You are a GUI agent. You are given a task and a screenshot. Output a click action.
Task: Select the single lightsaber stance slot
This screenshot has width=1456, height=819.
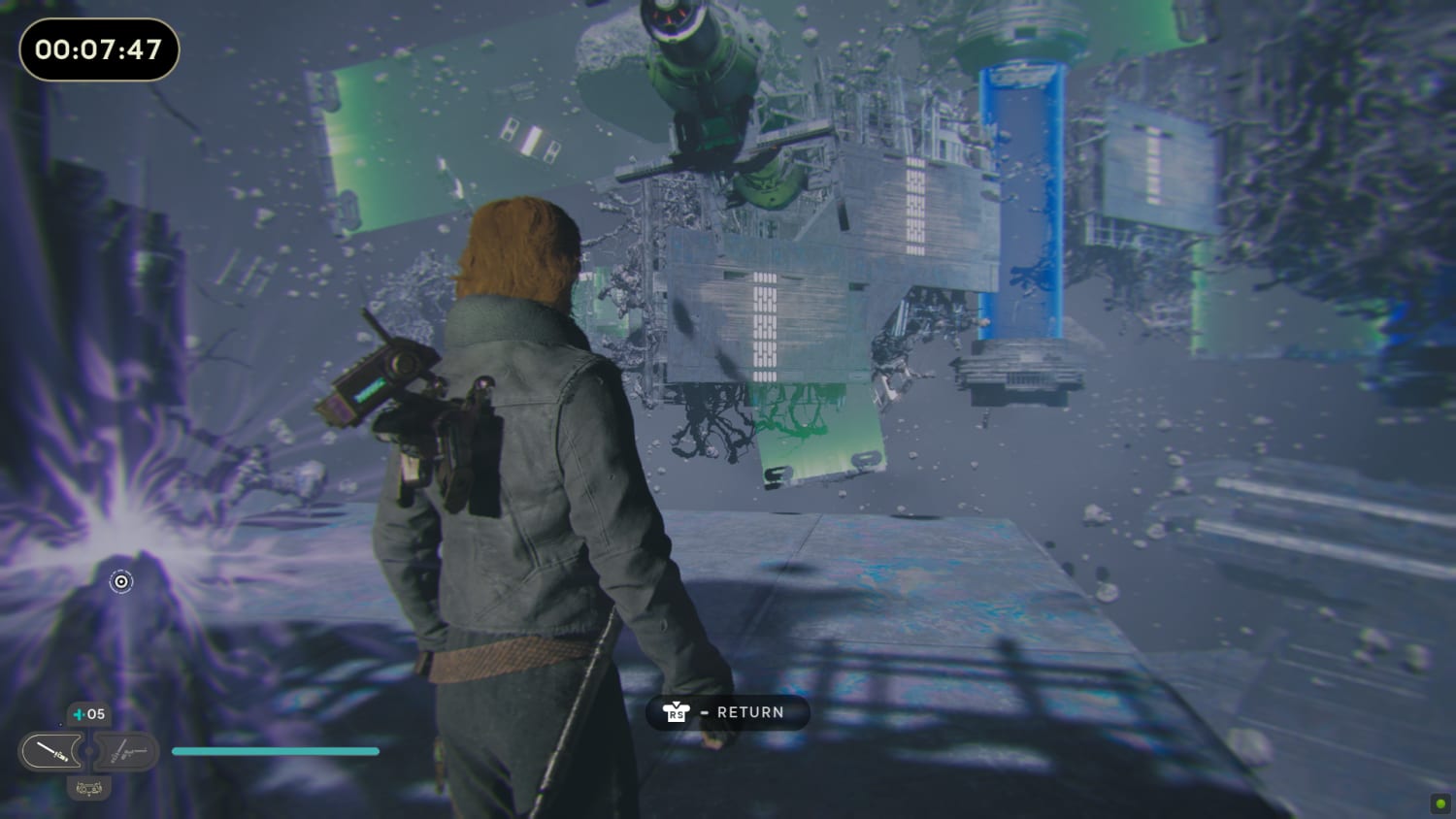pos(50,752)
